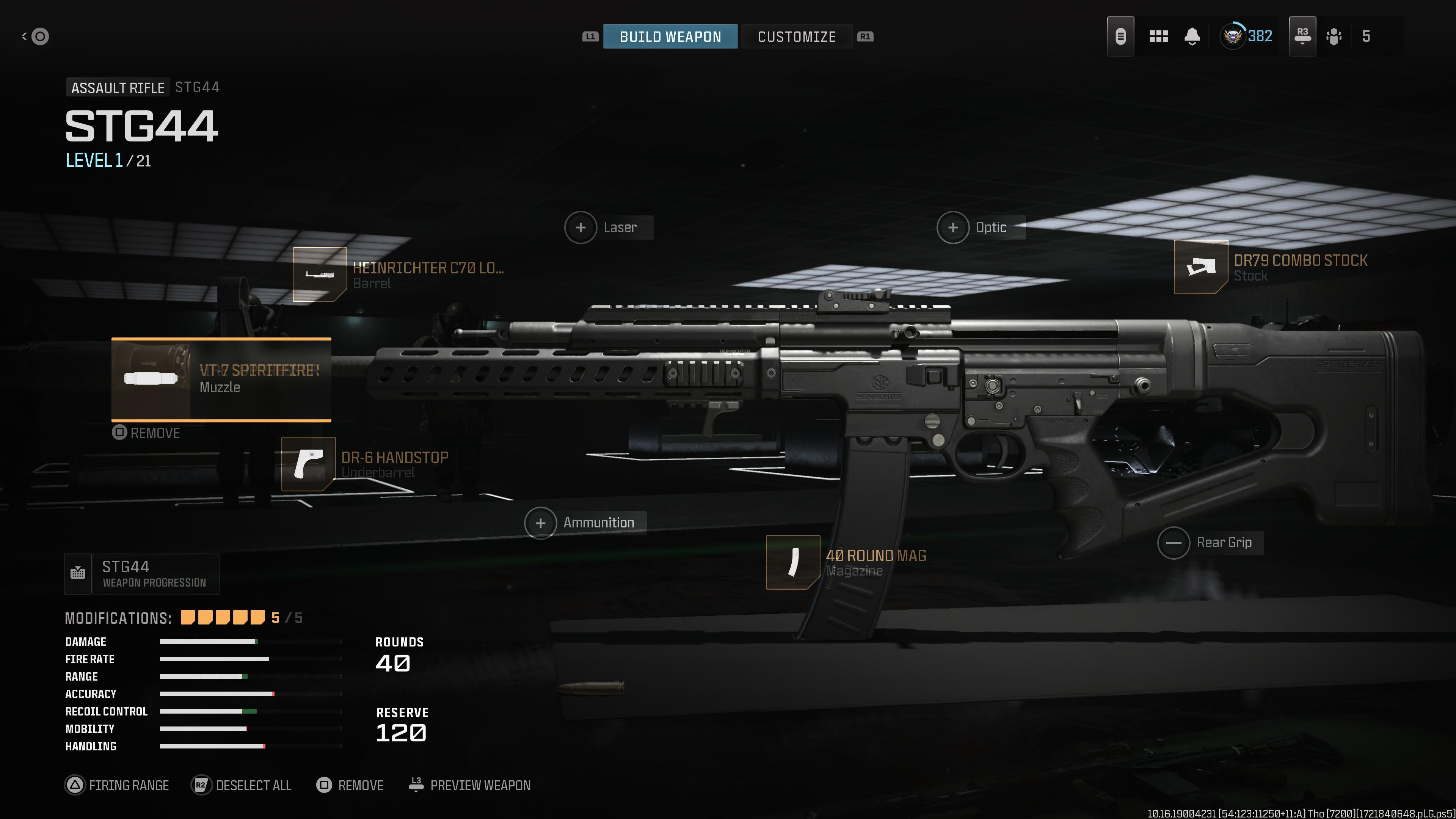The height and width of the screenshot is (819, 1456).
Task: Open the notifications bell icon
Action: tap(1191, 36)
